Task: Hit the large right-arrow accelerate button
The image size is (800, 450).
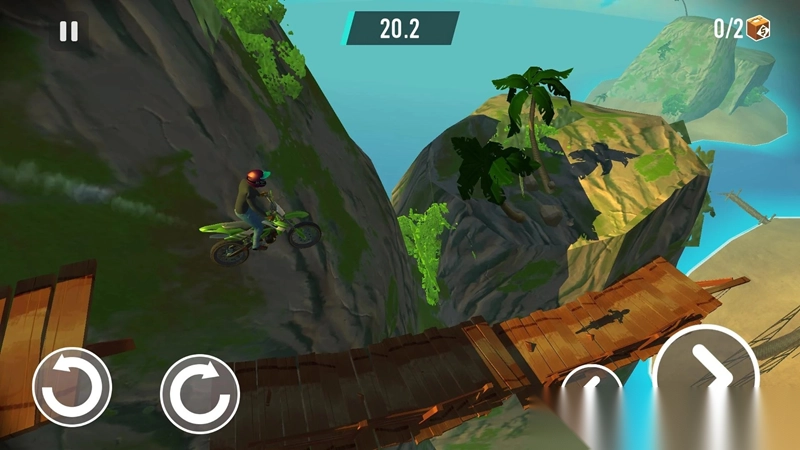Action: click(x=708, y=375)
